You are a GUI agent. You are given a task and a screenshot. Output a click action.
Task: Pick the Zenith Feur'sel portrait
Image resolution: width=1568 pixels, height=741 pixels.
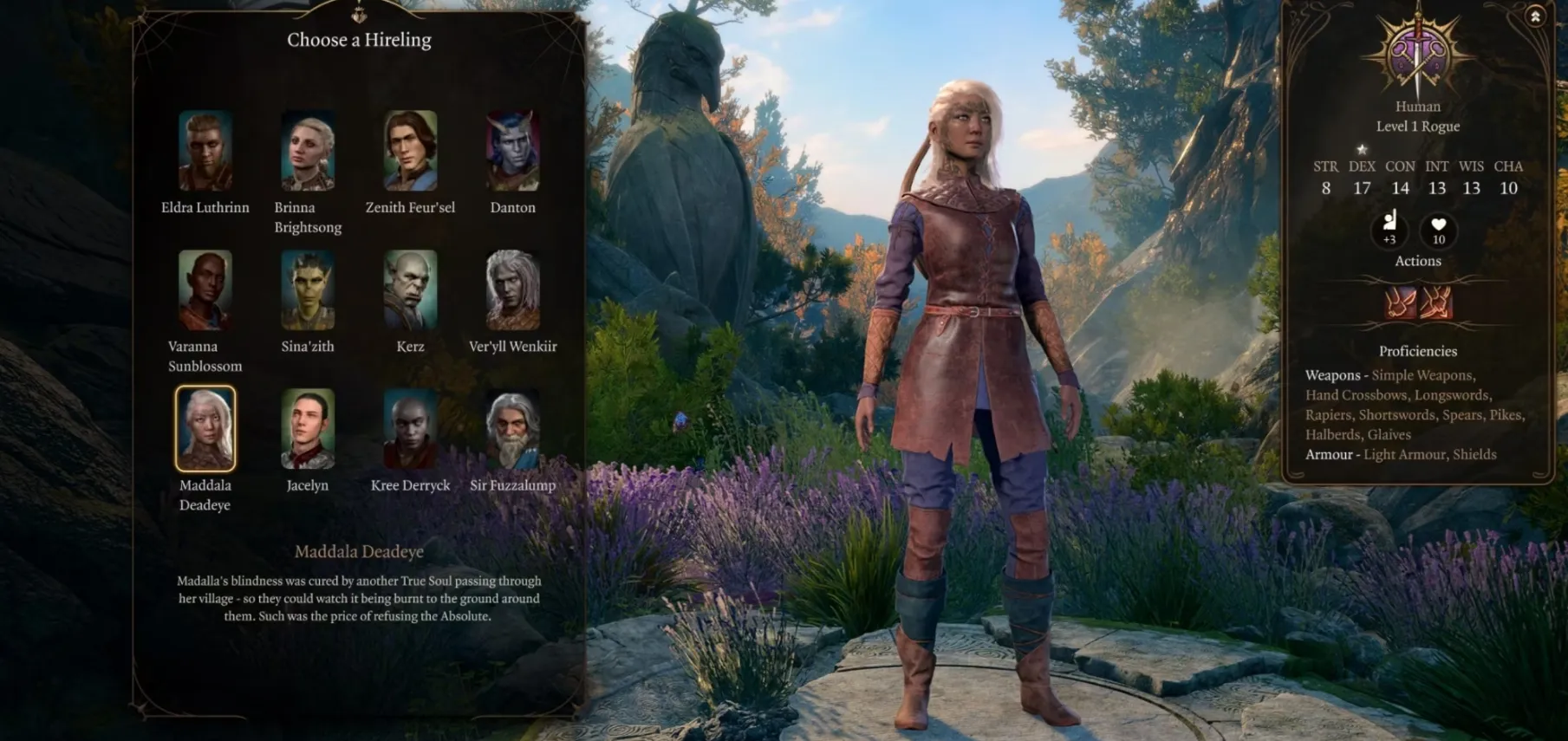pyautogui.click(x=410, y=151)
